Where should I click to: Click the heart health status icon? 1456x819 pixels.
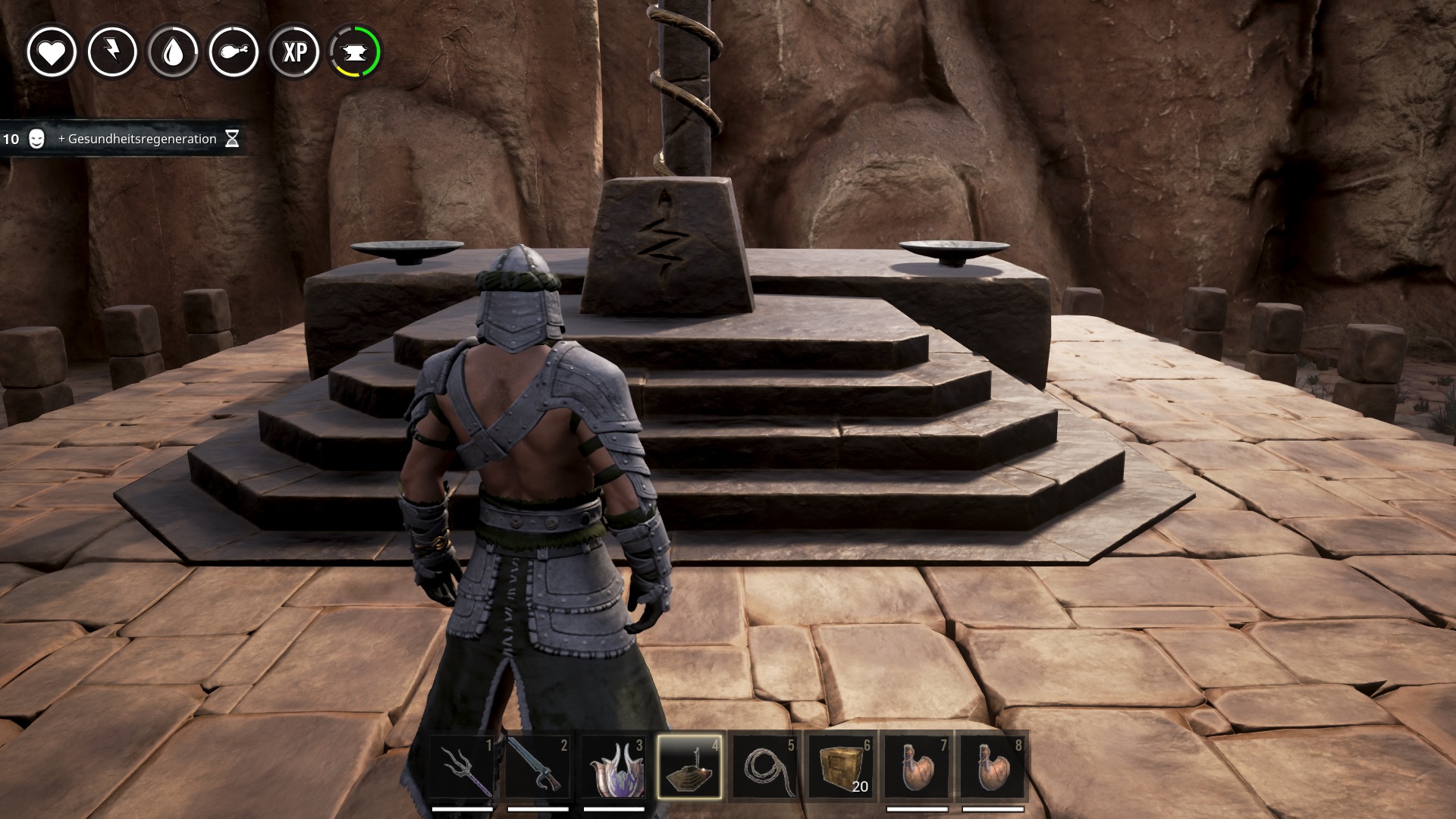(x=52, y=52)
